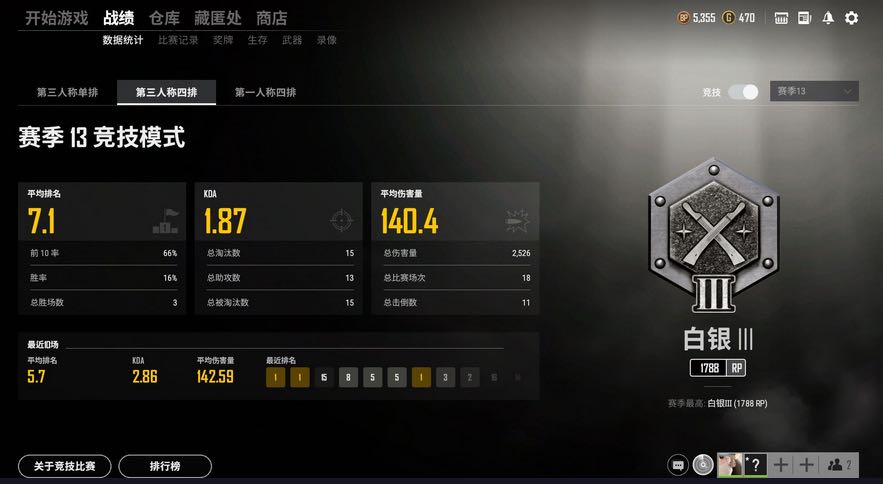Open the friends list icon
Screen dimensions: 883x484
click(x=840, y=465)
